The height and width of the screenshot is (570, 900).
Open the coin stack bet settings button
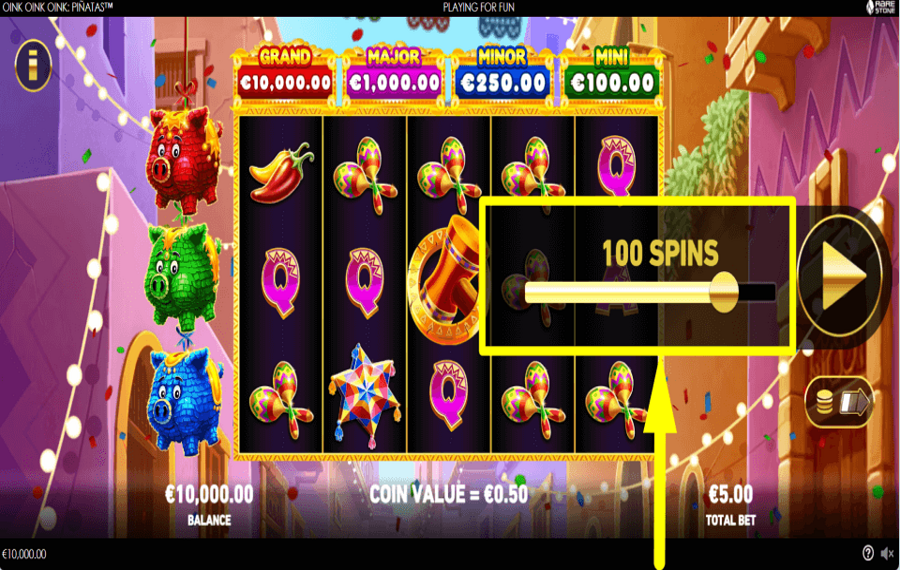840,402
